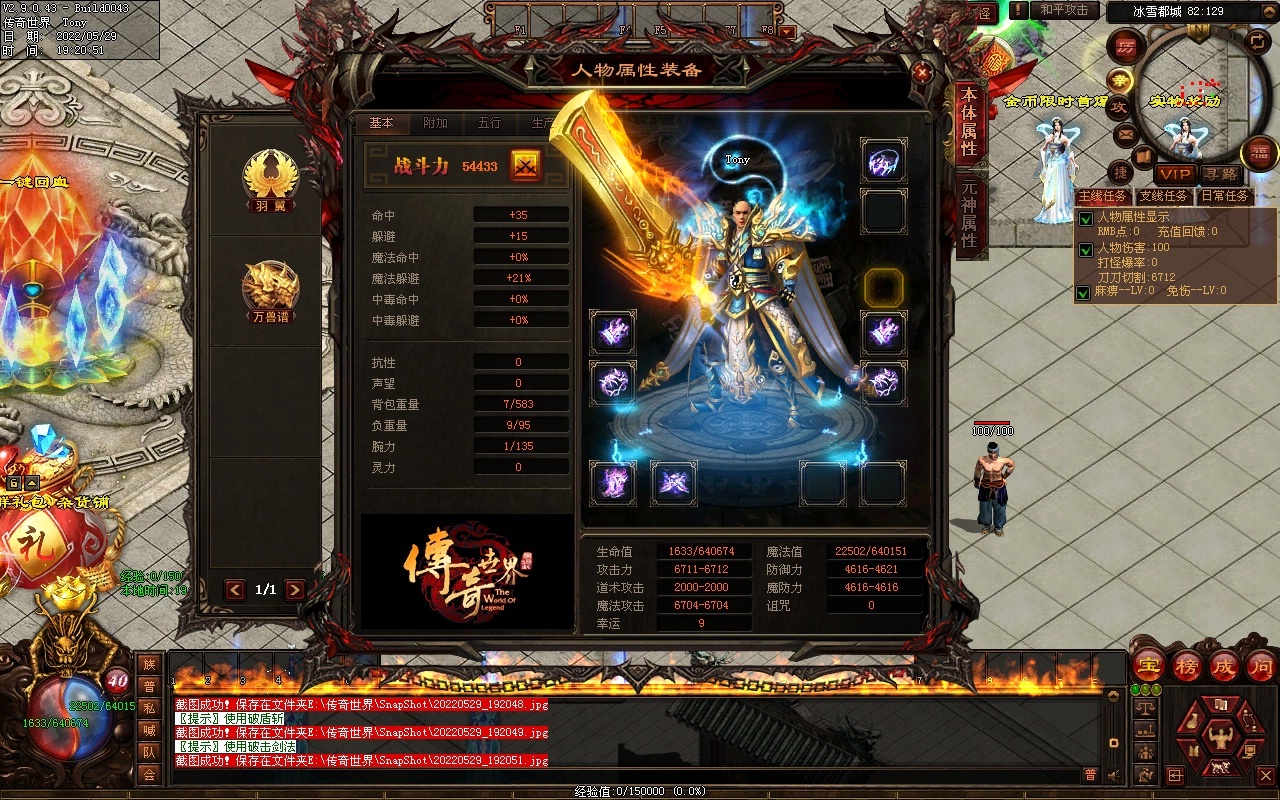Select the 本体属性 side tab
Screen dimensions: 1280x800
point(968,122)
